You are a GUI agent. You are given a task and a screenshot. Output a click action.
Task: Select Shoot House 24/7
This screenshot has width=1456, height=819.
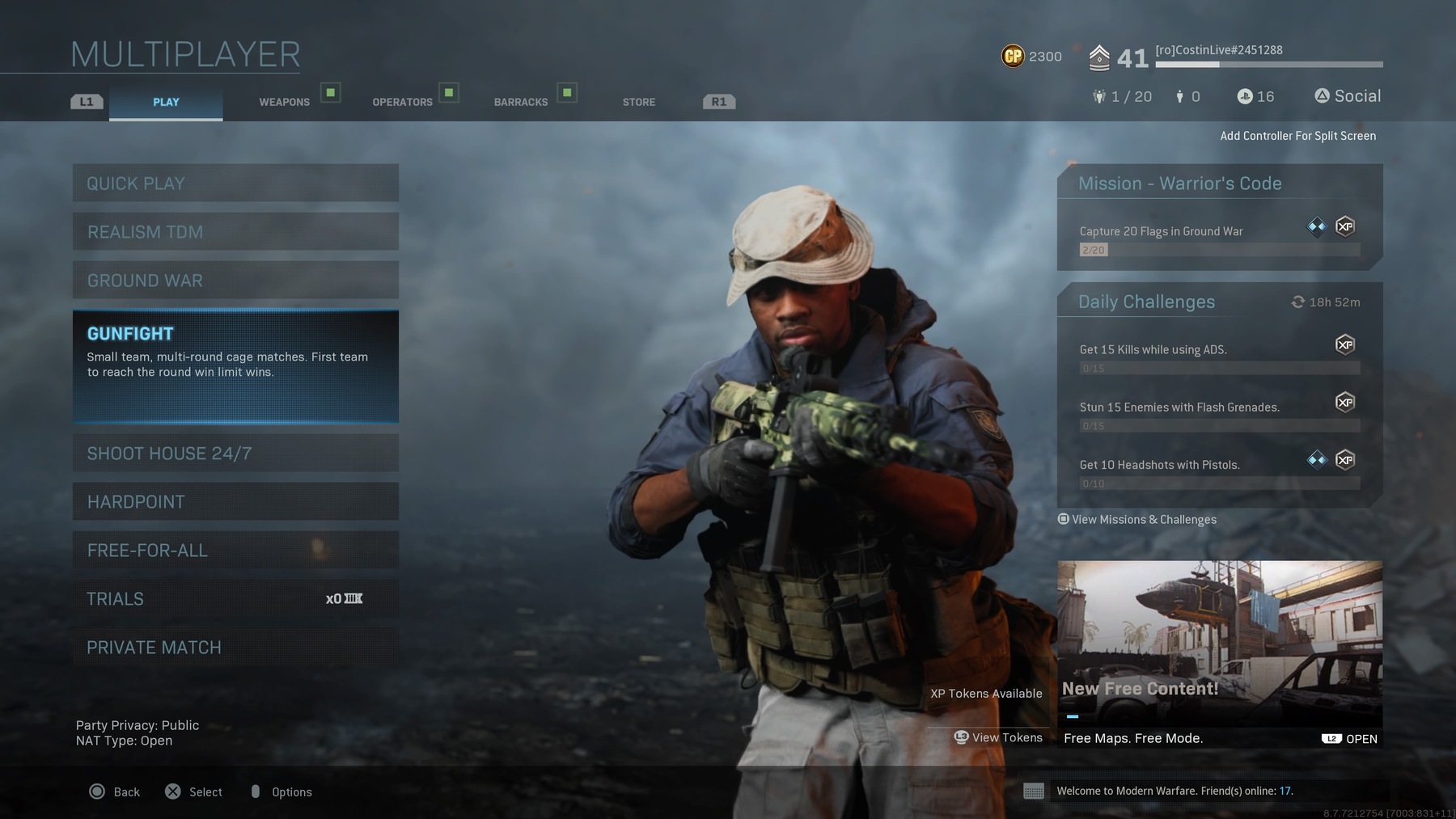tap(235, 454)
